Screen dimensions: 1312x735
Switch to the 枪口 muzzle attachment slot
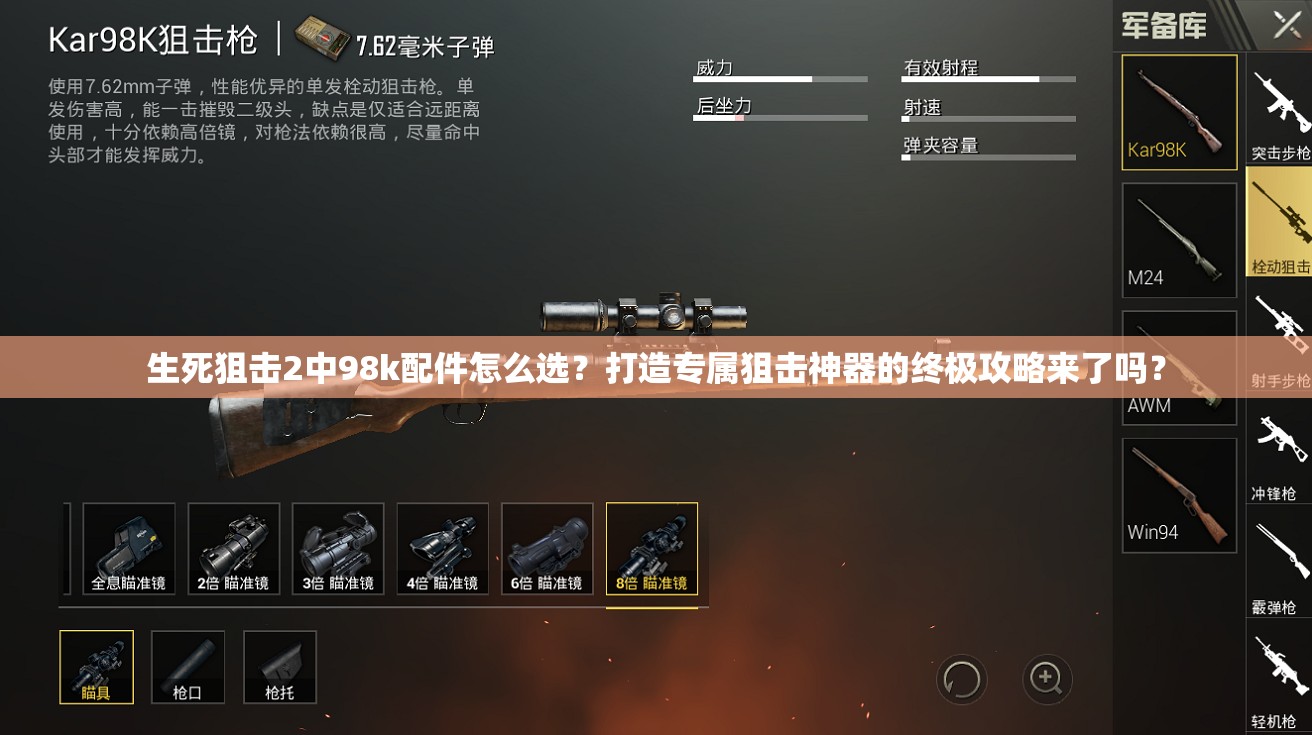click(x=188, y=667)
